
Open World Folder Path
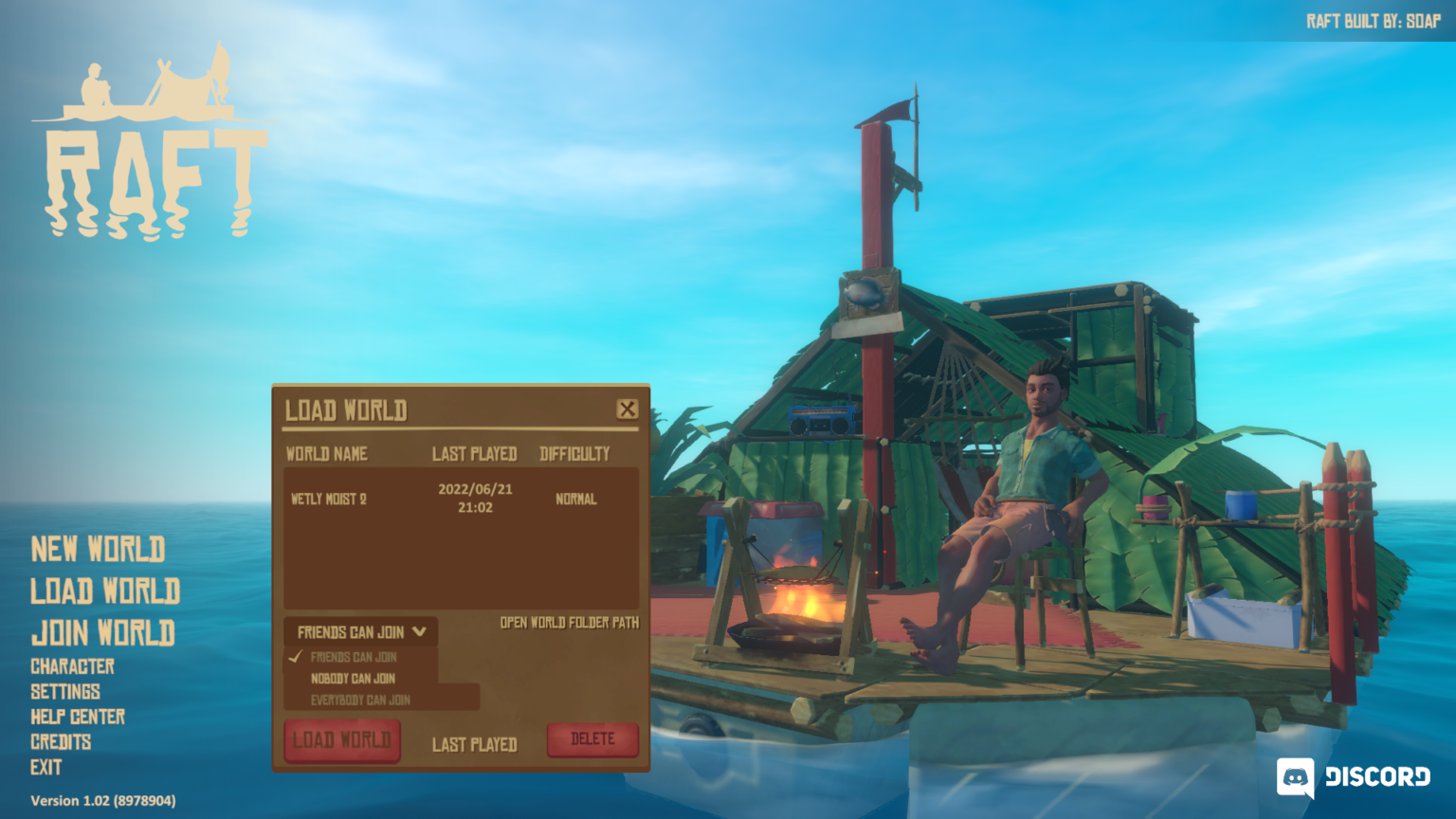click(570, 624)
